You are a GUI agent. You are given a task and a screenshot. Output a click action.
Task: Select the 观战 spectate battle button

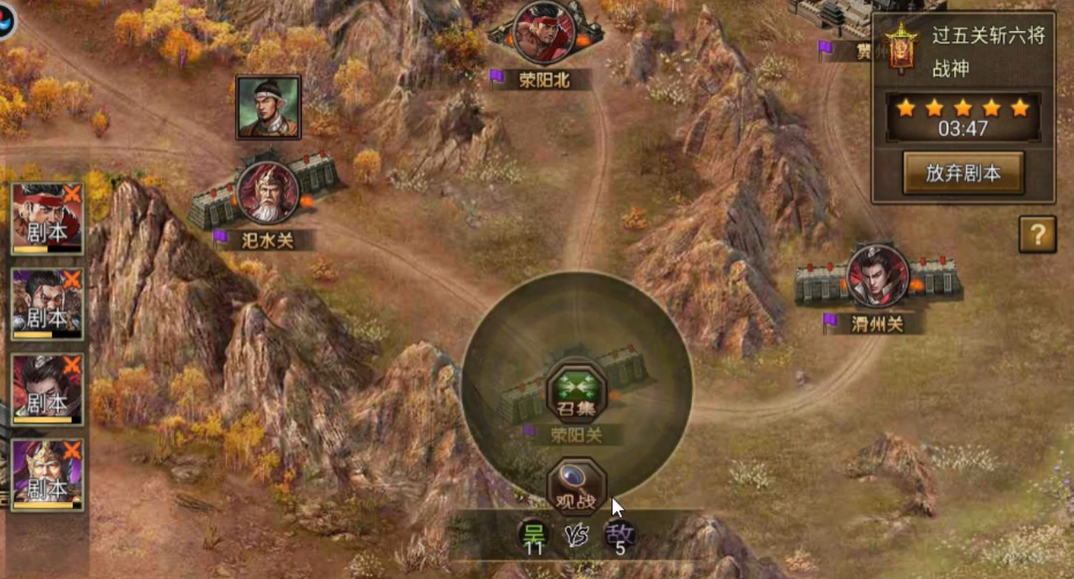(576, 486)
